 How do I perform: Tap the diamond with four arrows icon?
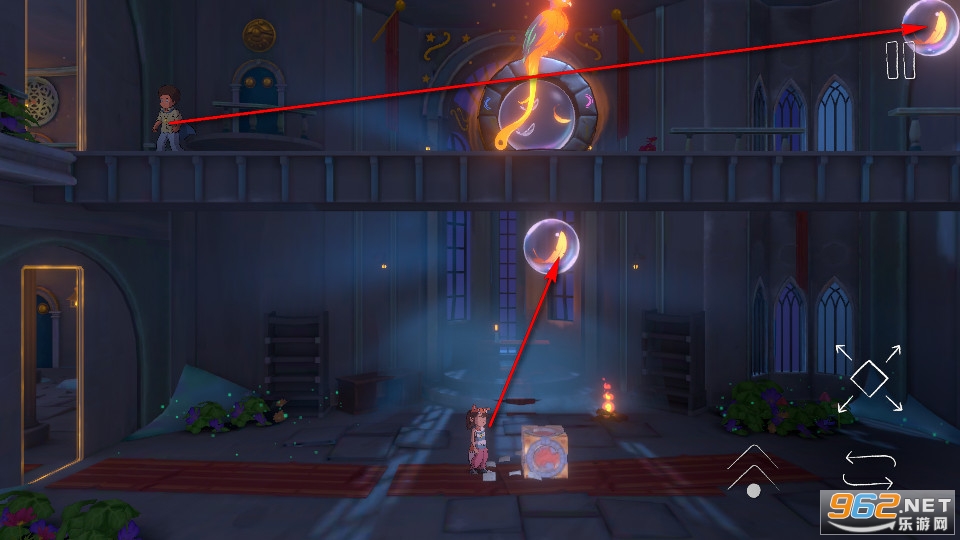point(869,377)
